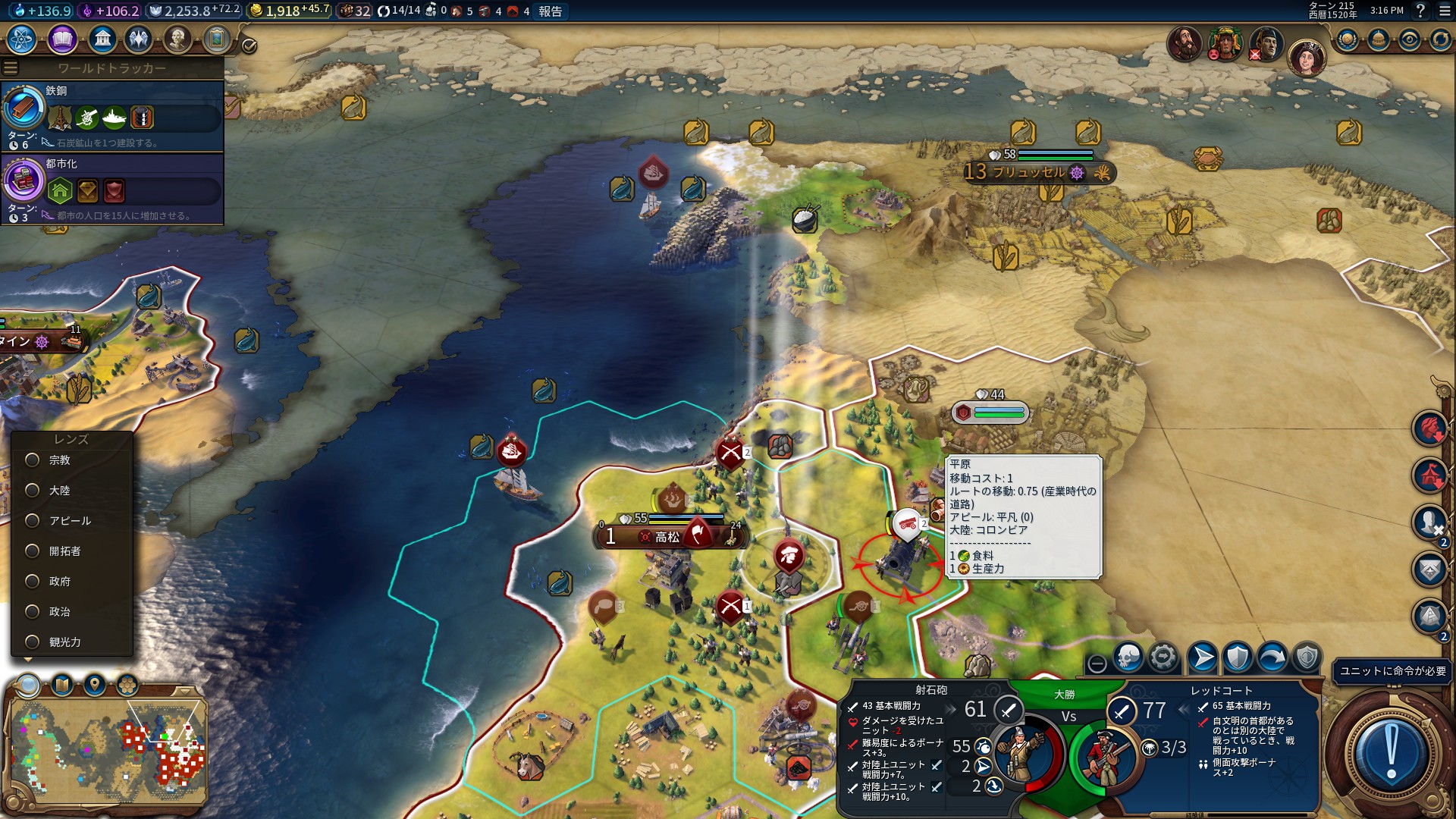Viewport: 1456px width, 819px height.
Task: Delete the unit with the skull action
Action: 1128,657
